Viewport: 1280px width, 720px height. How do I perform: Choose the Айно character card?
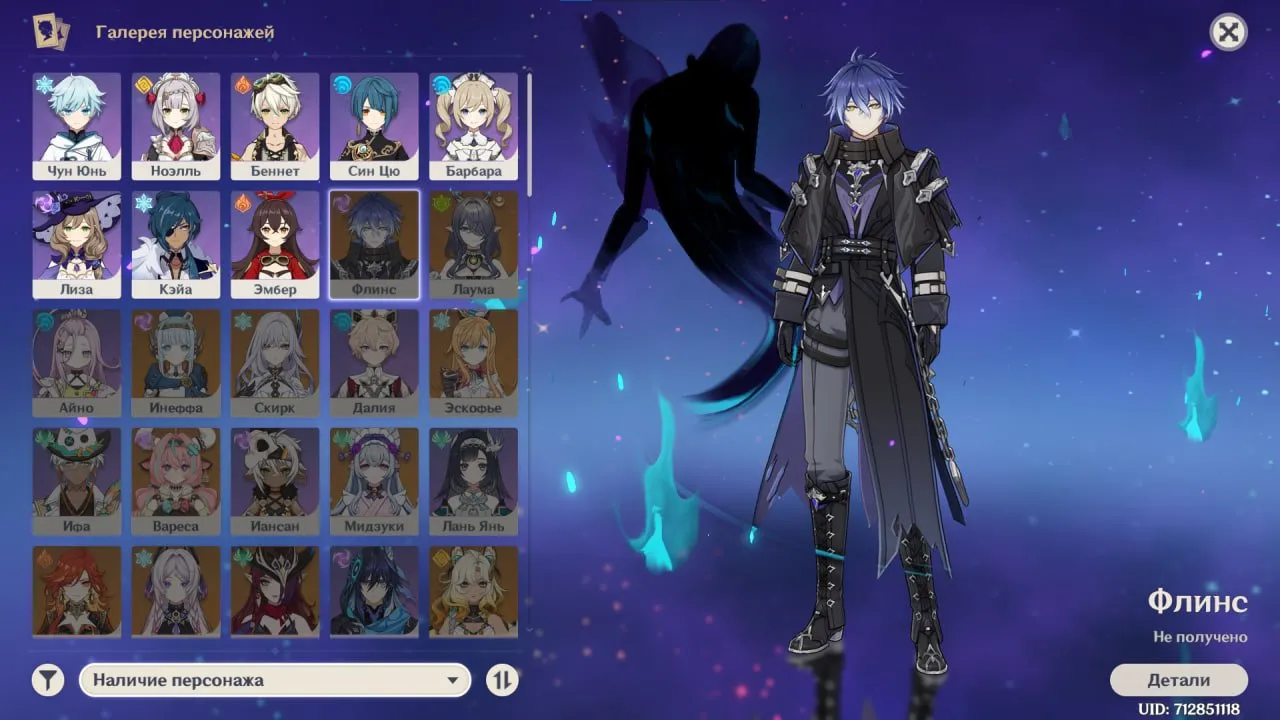click(76, 362)
